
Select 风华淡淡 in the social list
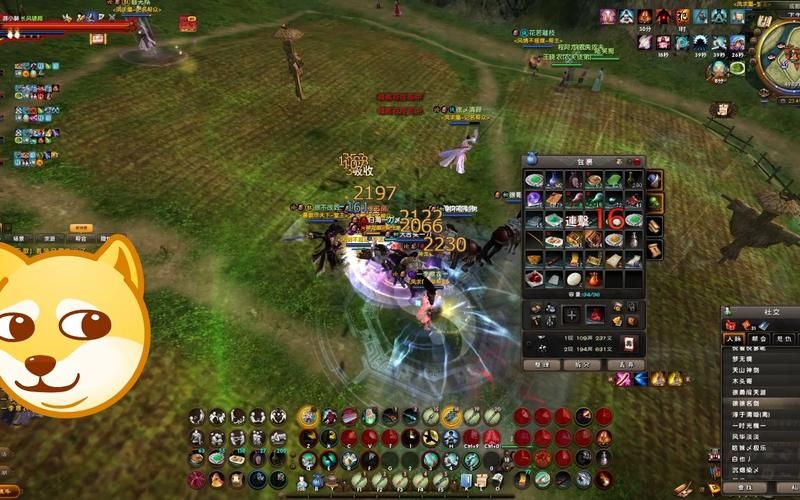pyautogui.click(x=742, y=436)
